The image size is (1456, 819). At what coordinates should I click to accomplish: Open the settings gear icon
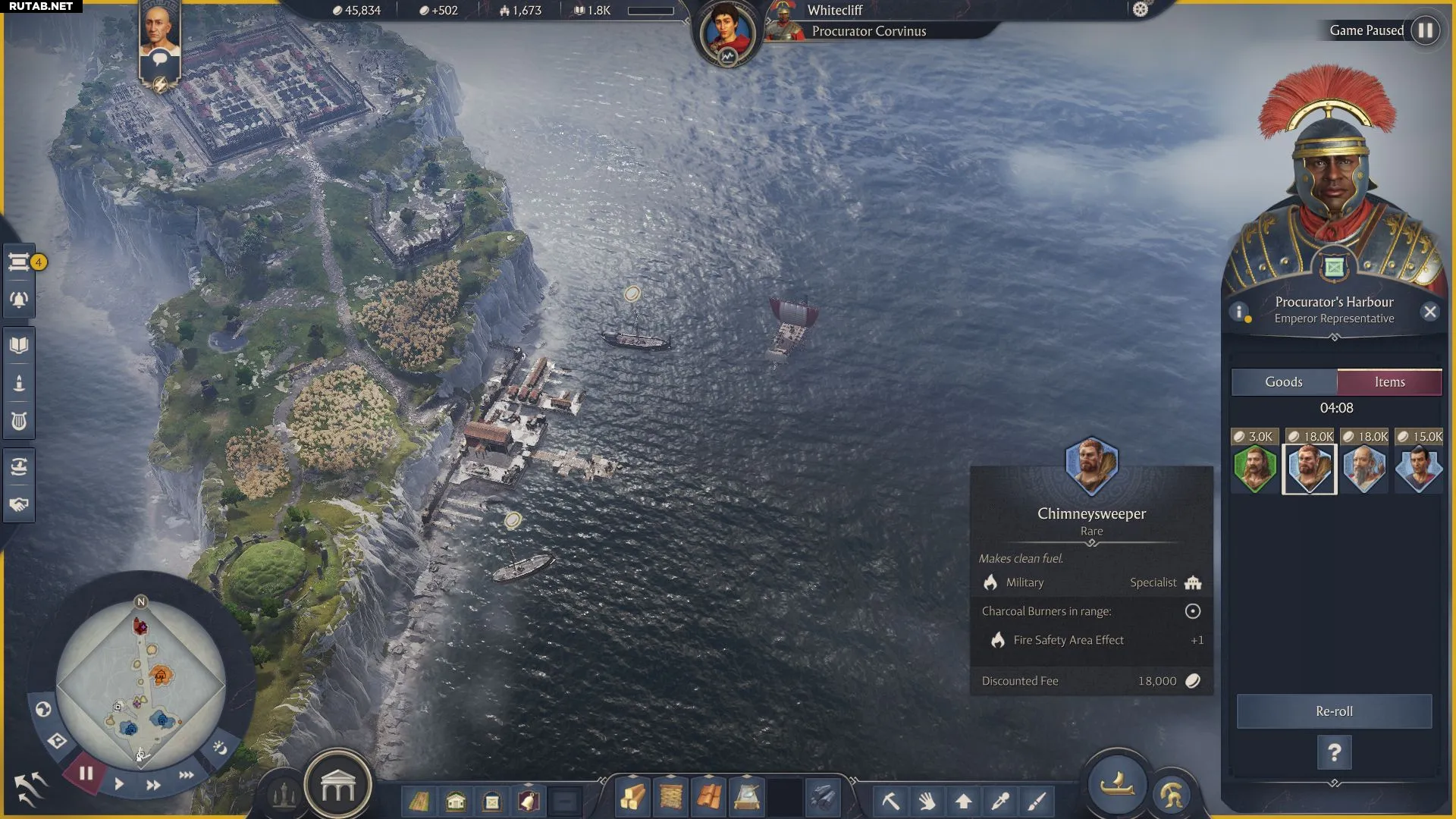[1141, 10]
